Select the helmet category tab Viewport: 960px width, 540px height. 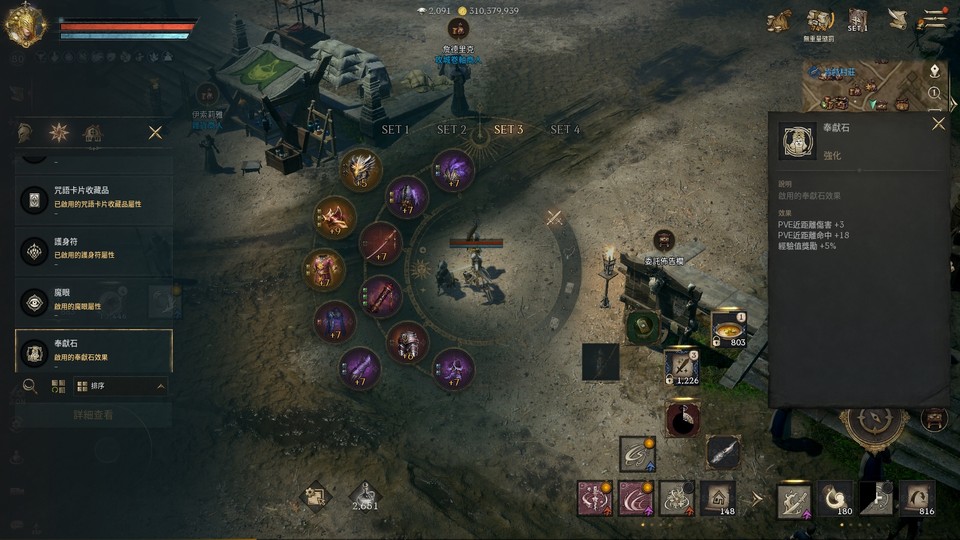26,132
